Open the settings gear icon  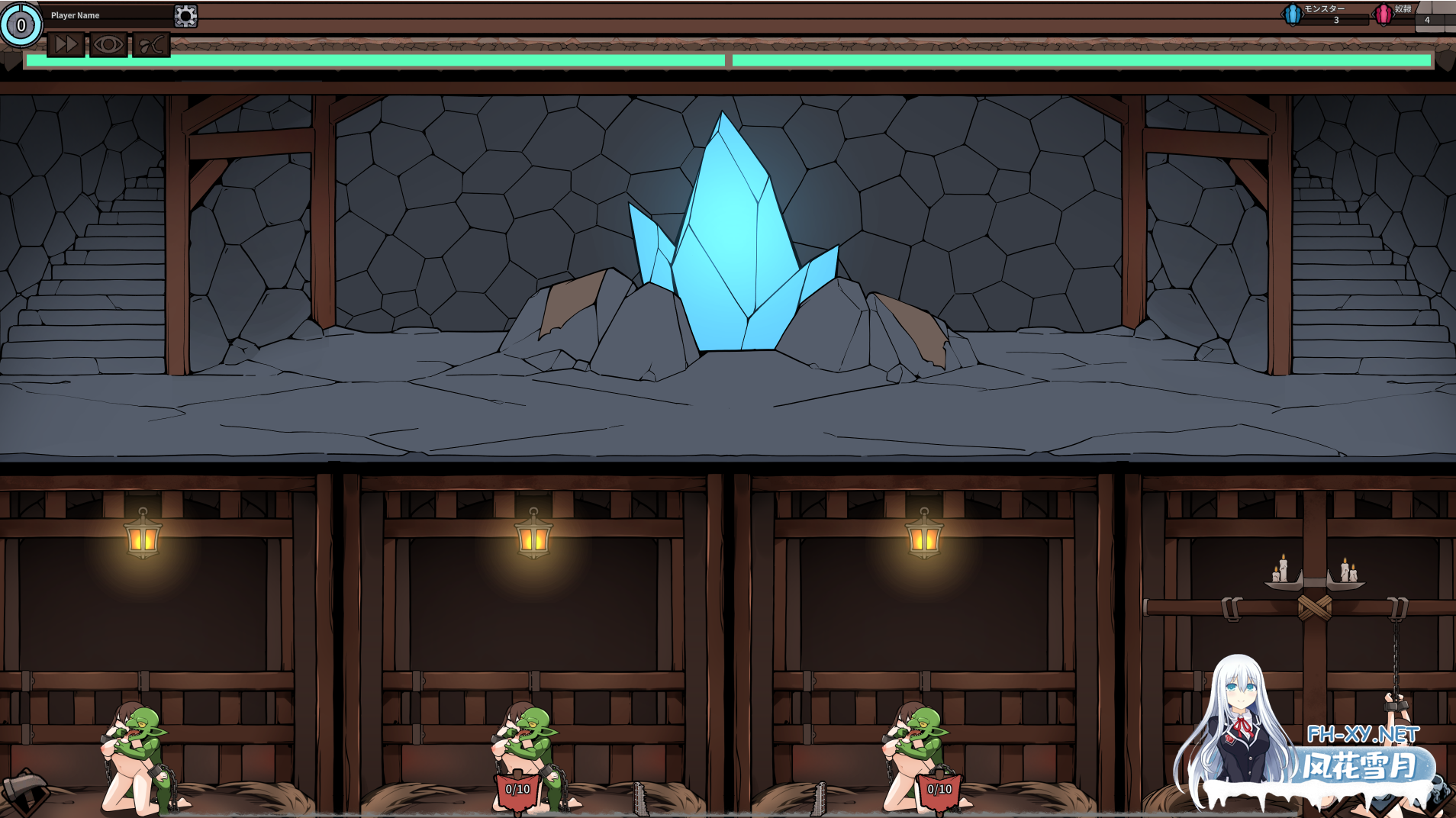click(185, 14)
